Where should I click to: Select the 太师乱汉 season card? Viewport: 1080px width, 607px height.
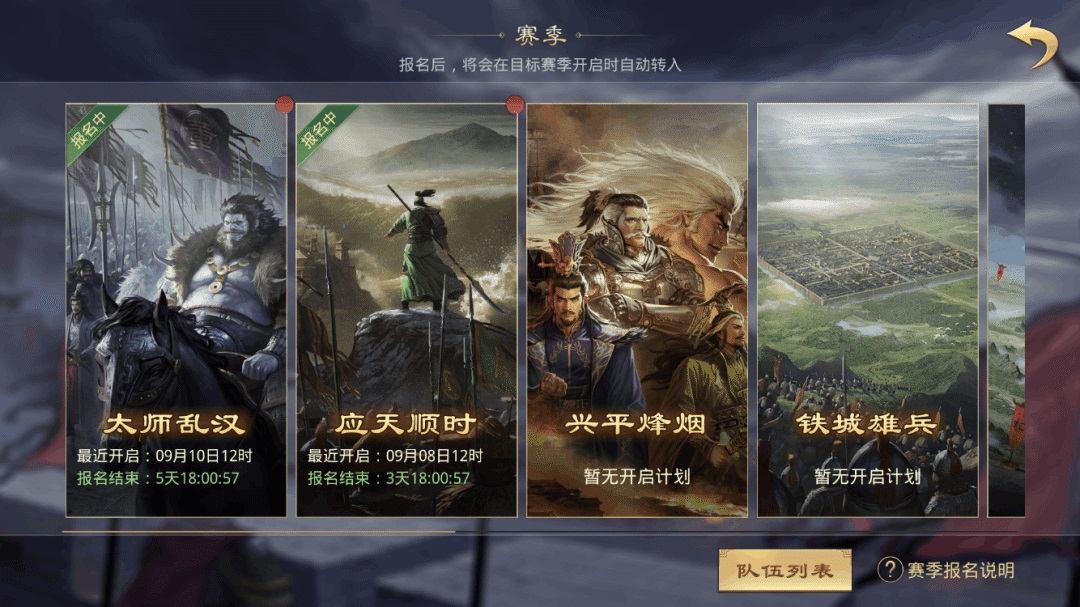pyautogui.click(x=176, y=310)
